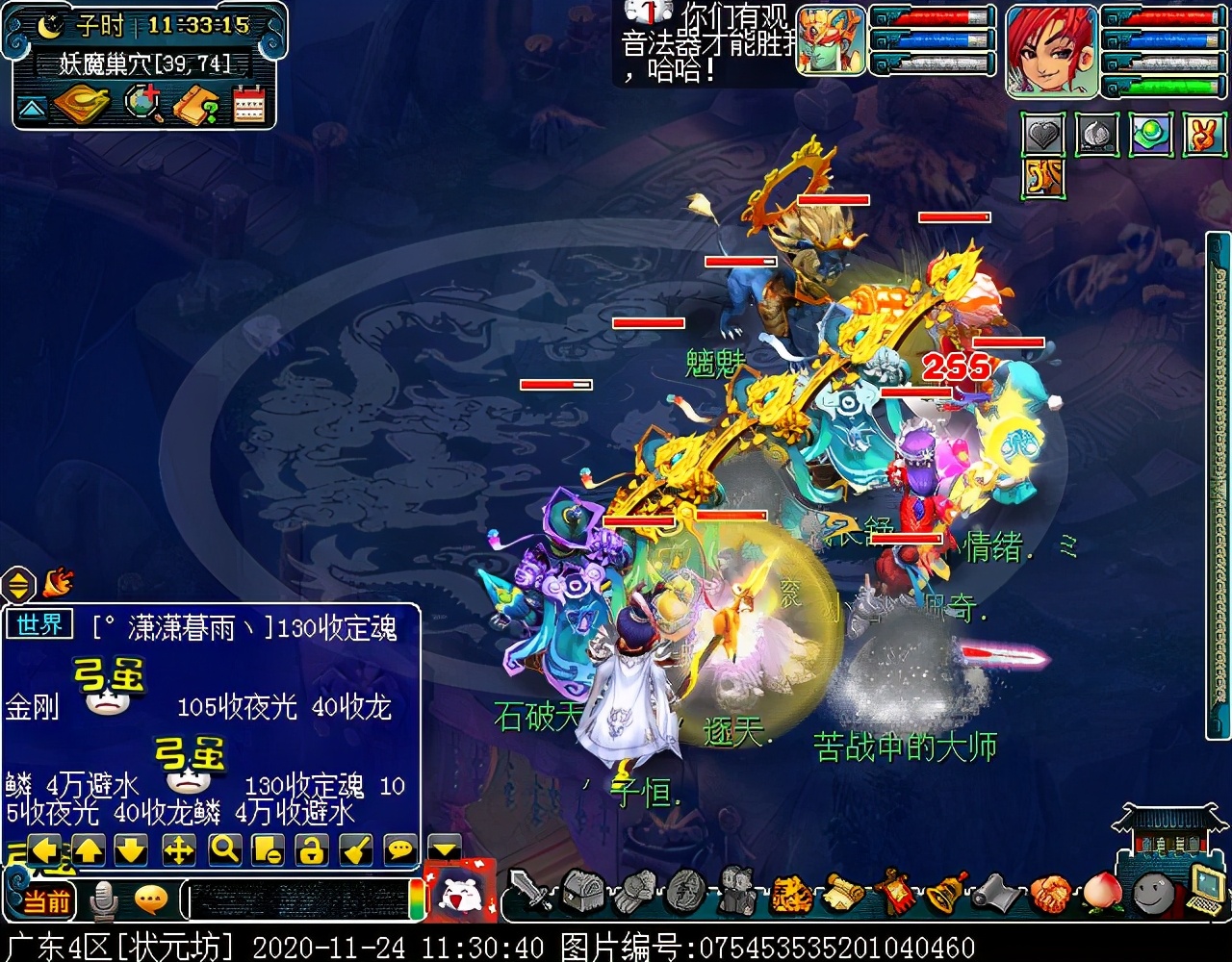Switch to the 世界 chat channel tab
This screenshot has height=962, width=1232.
point(39,625)
